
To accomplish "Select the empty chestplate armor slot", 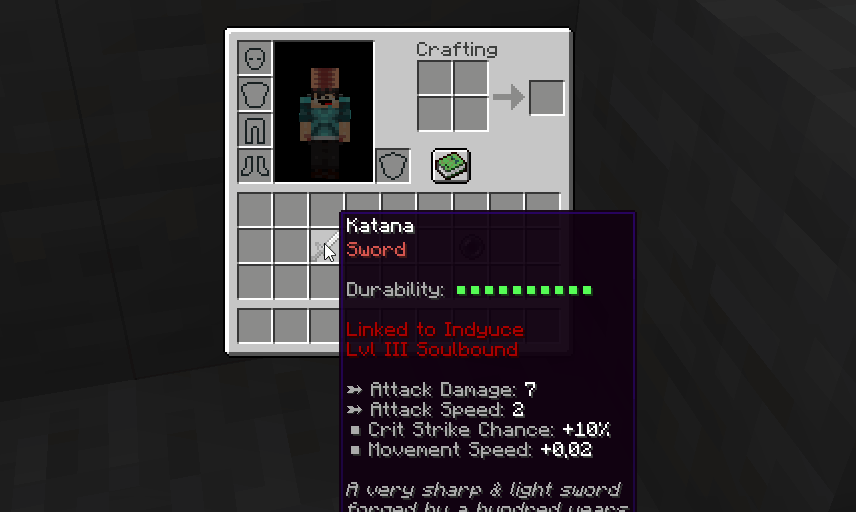I will coord(255,94).
